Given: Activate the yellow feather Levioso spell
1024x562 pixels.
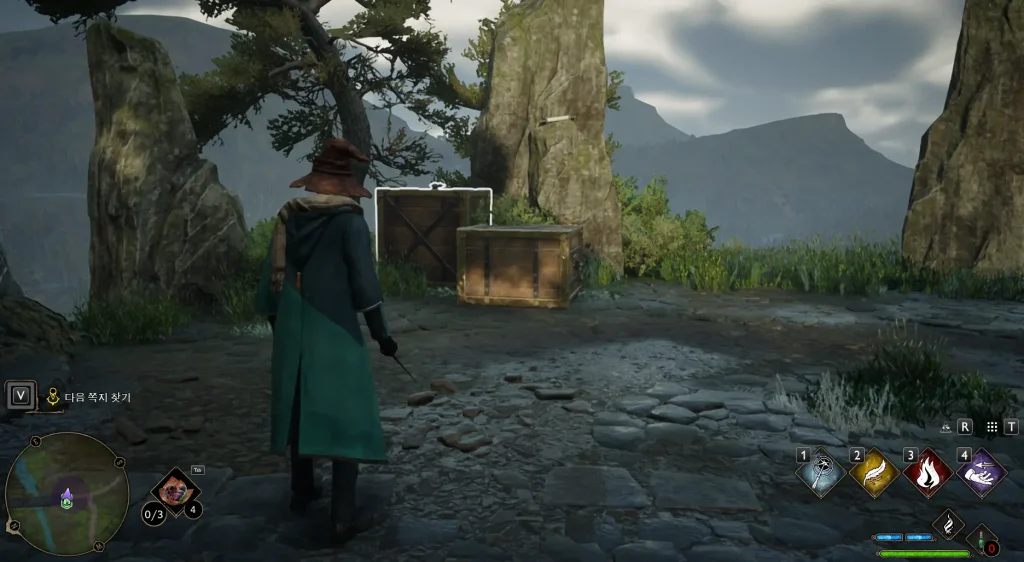Looking at the screenshot, I should (x=873, y=473).
